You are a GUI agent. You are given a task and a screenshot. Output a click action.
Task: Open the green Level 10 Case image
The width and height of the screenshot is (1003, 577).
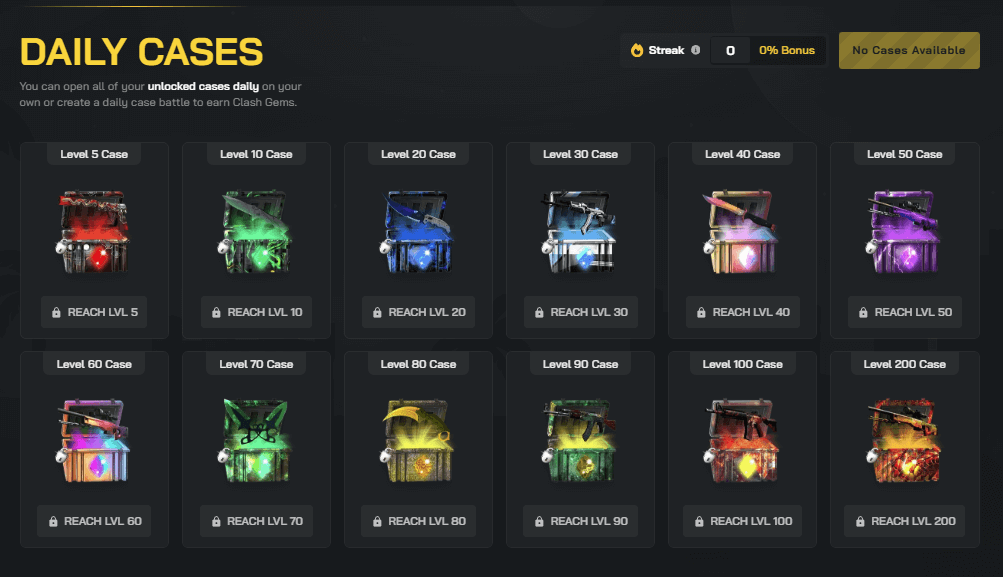[256, 232]
